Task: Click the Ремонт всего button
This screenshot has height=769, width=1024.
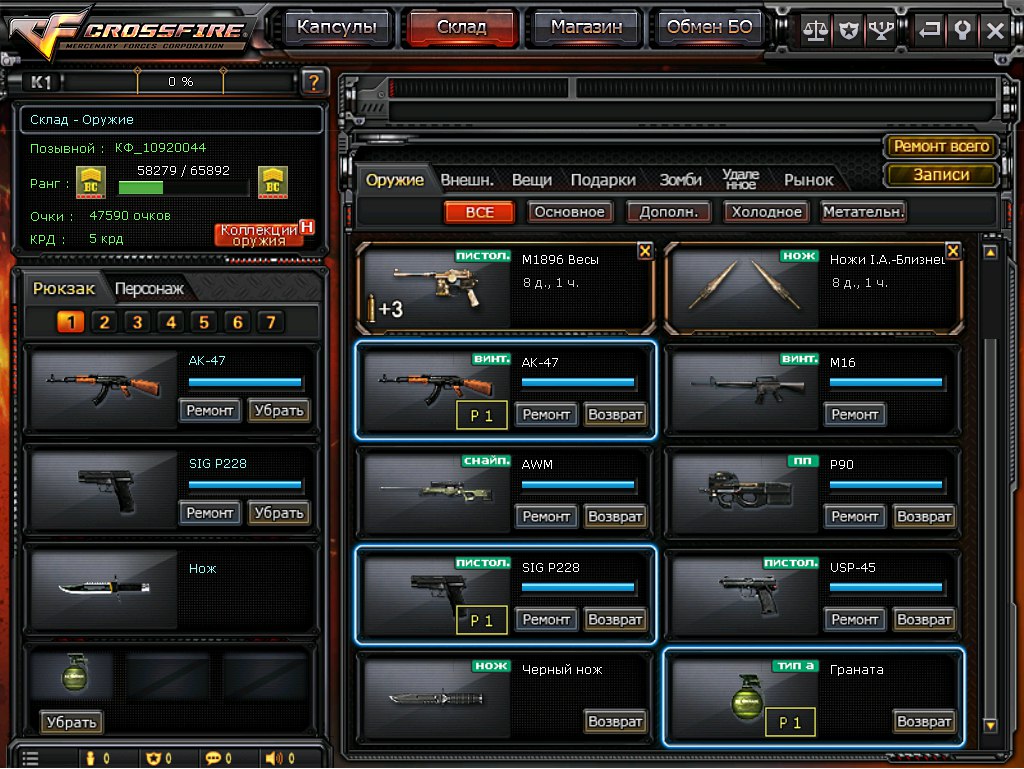Action: point(941,146)
